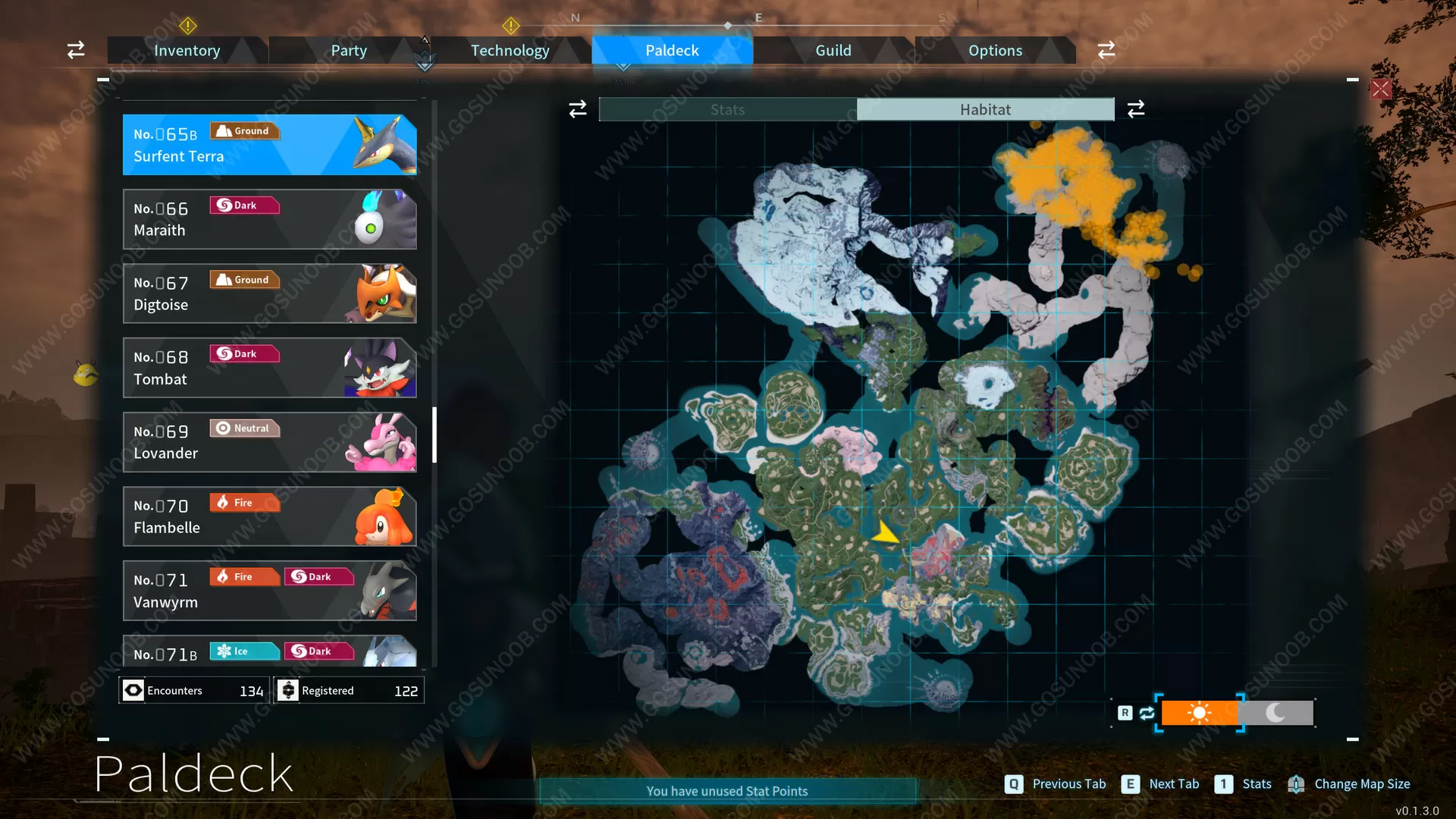This screenshot has width=1456, height=819.
Task: Click the day/night time slider bar
Action: point(1236,713)
